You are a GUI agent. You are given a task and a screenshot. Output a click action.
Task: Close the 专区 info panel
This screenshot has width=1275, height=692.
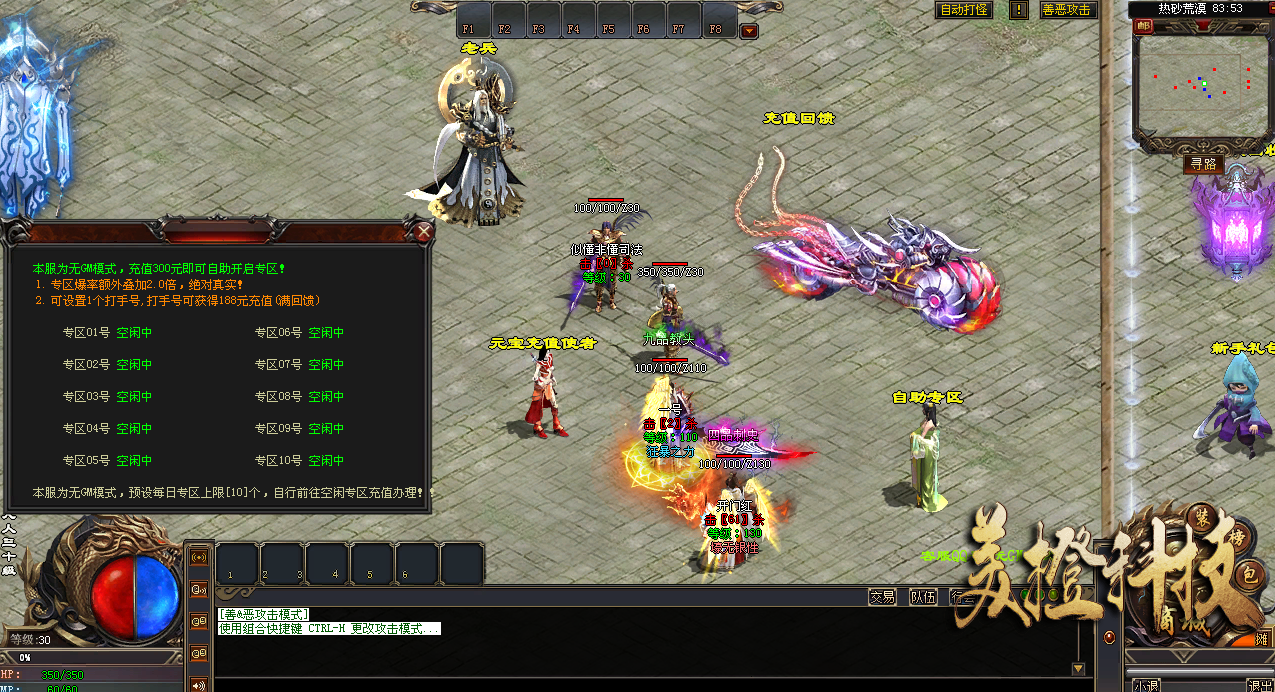tap(424, 233)
